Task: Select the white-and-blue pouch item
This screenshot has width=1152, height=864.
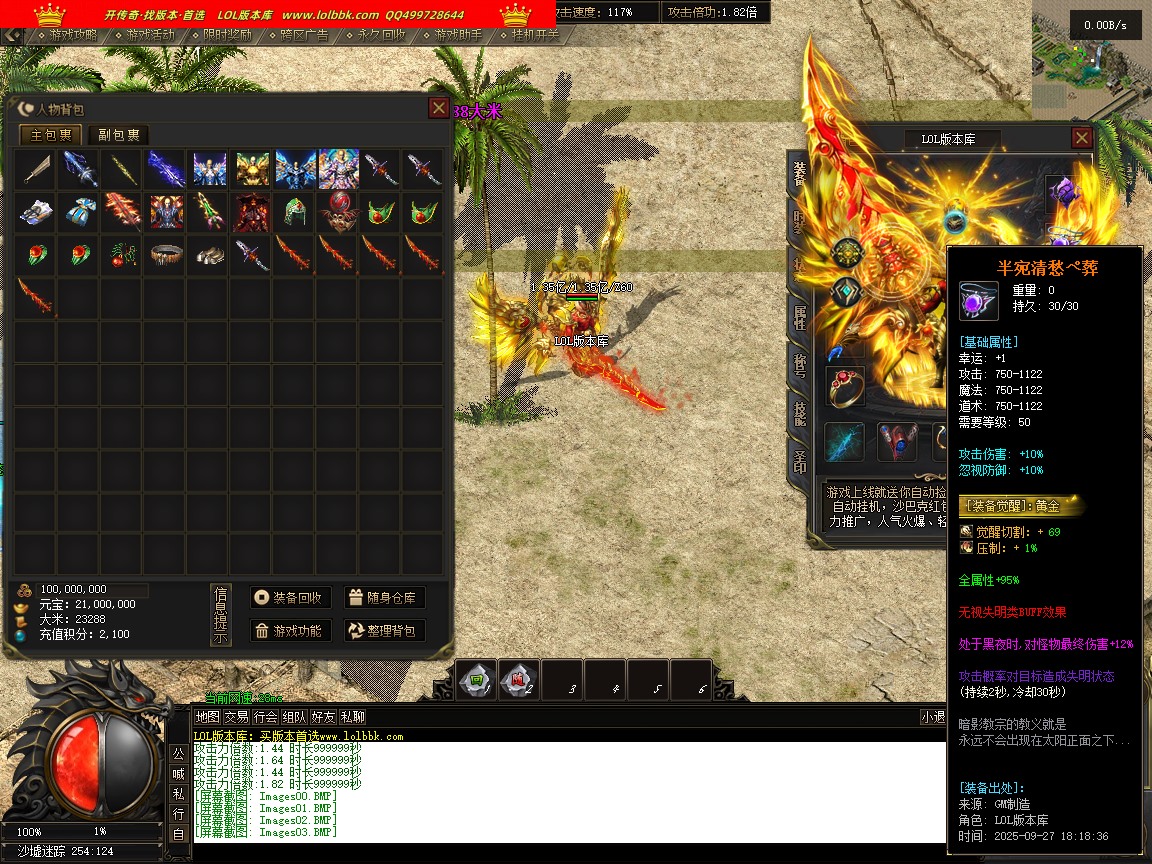Action: click(77, 212)
